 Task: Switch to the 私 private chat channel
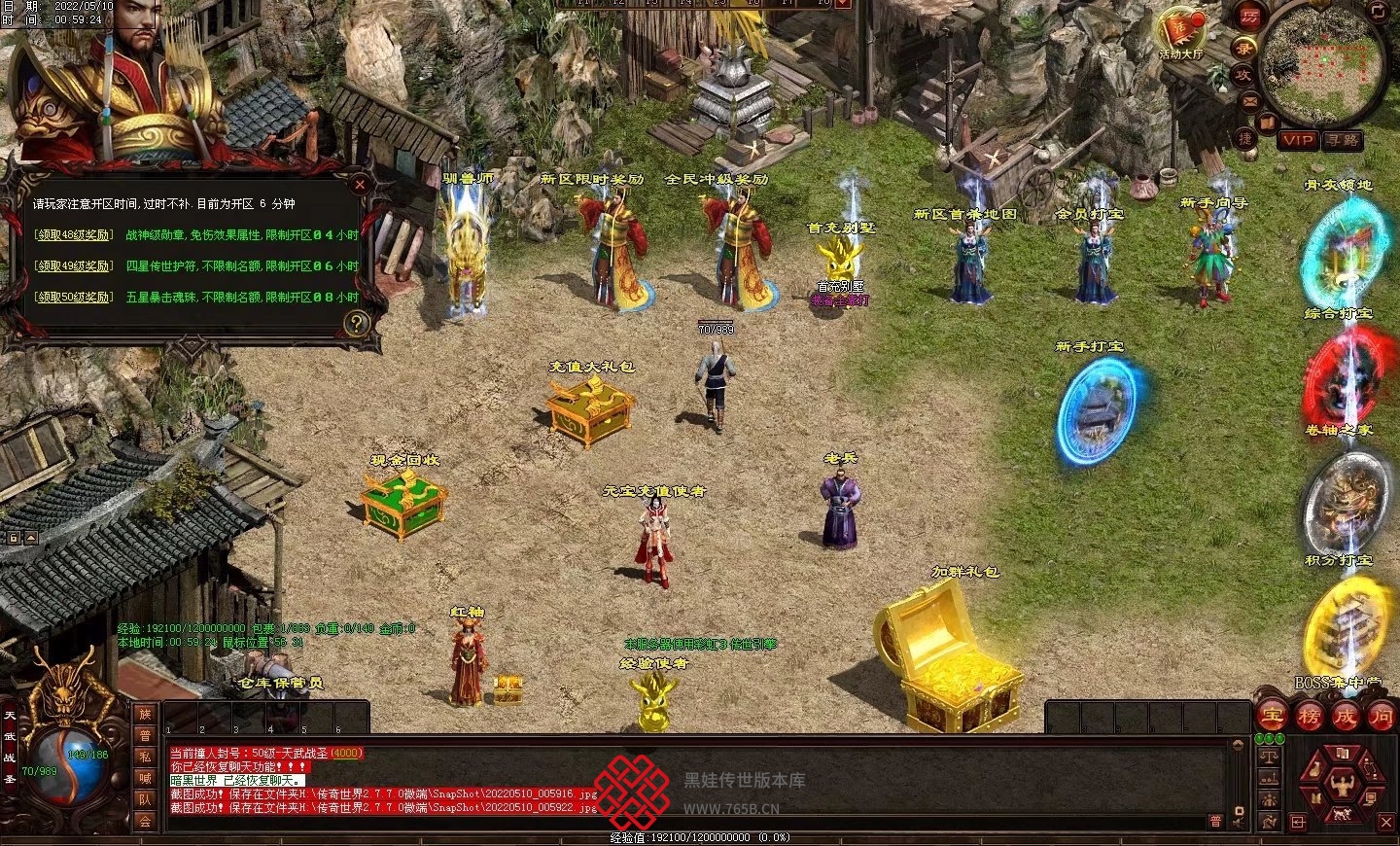(x=145, y=756)
